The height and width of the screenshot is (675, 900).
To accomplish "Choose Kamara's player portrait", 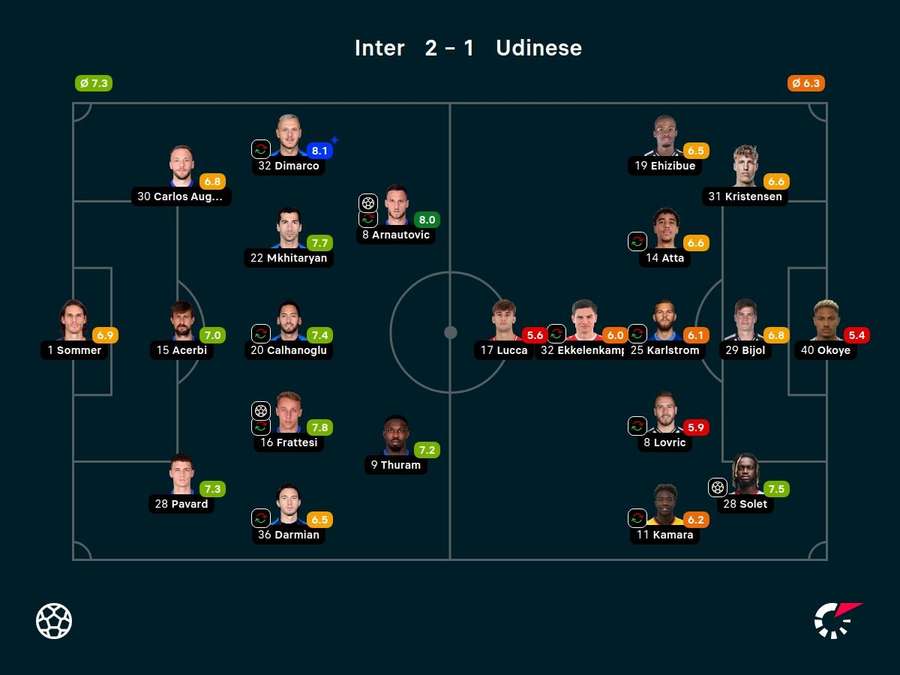I will (x=664, y=505).
